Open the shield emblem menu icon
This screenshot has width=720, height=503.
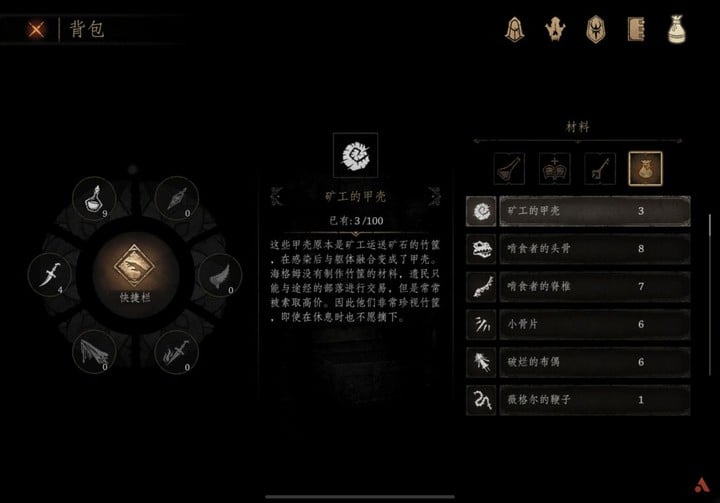click(598, 29)
